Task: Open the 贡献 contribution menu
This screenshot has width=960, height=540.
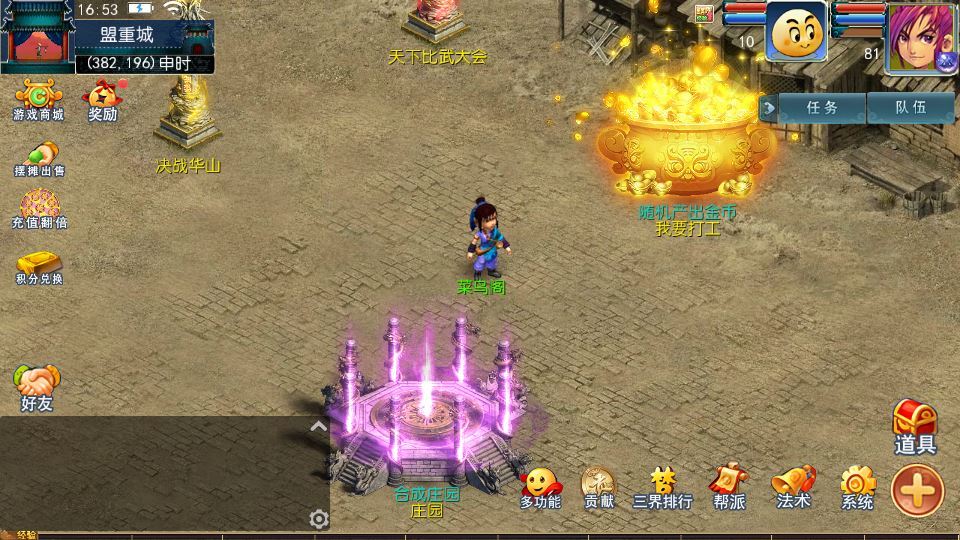Action: coord(599,488)
